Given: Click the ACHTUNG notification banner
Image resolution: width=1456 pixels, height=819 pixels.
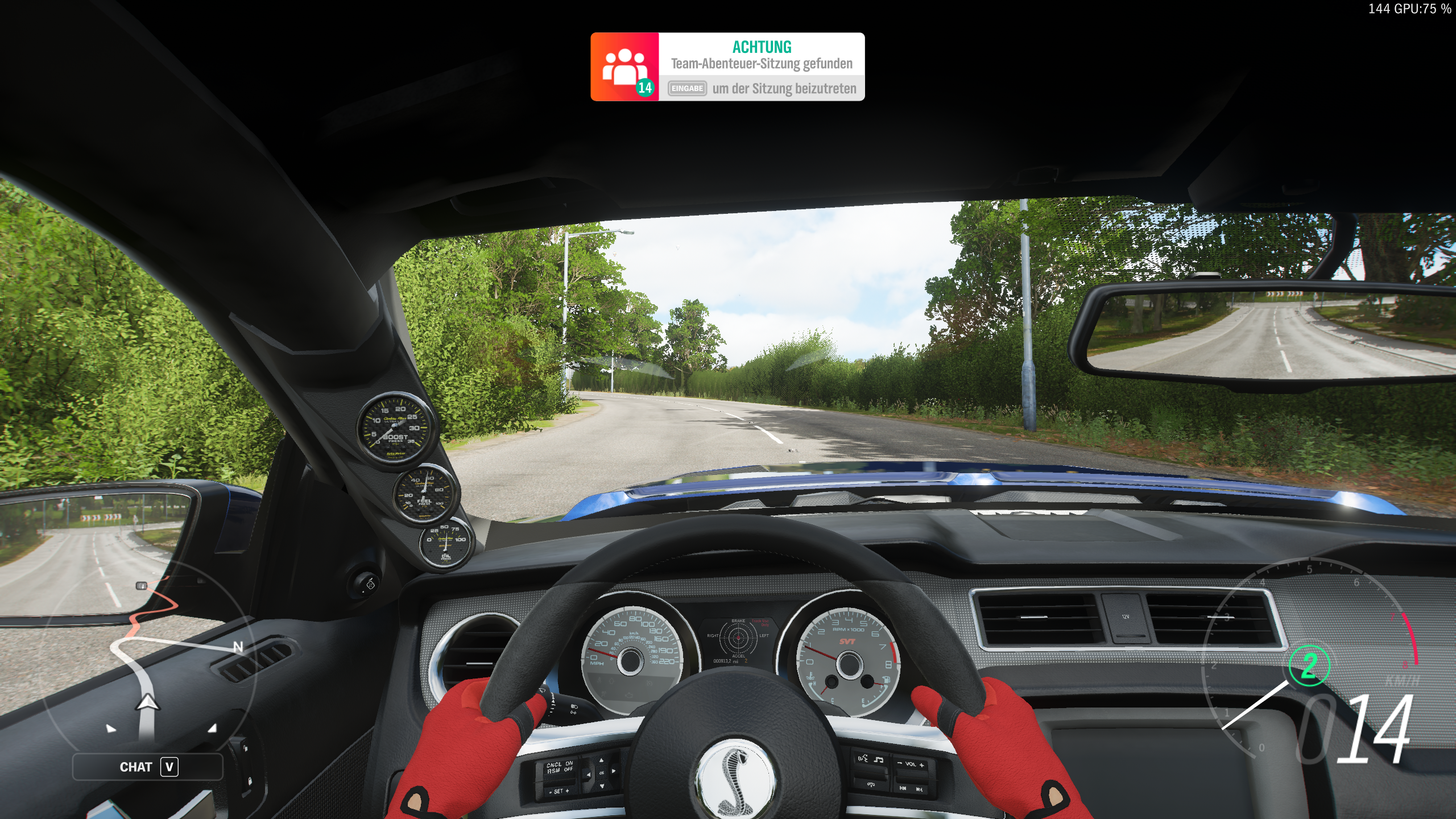Looking at the screenshot, I should [x=762, y=48].
